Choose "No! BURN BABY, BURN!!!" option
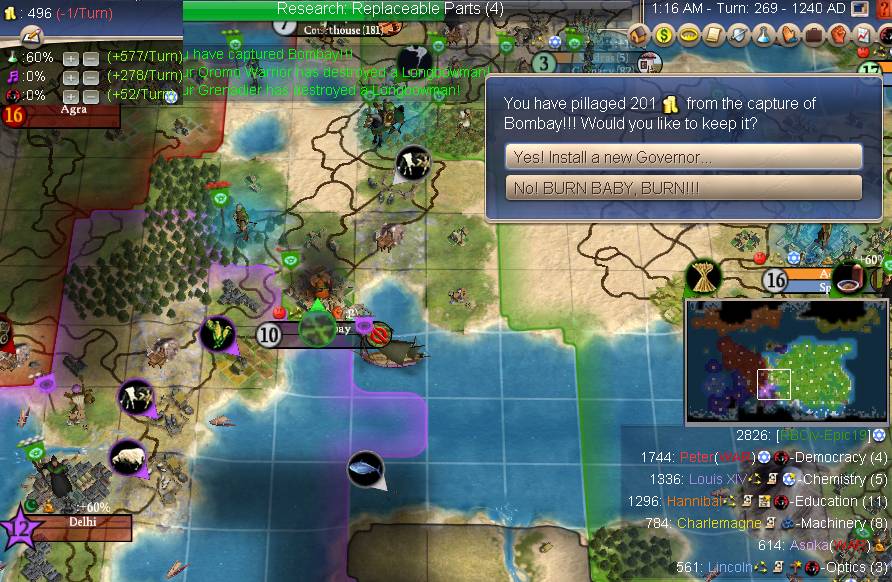 (683, 188)
